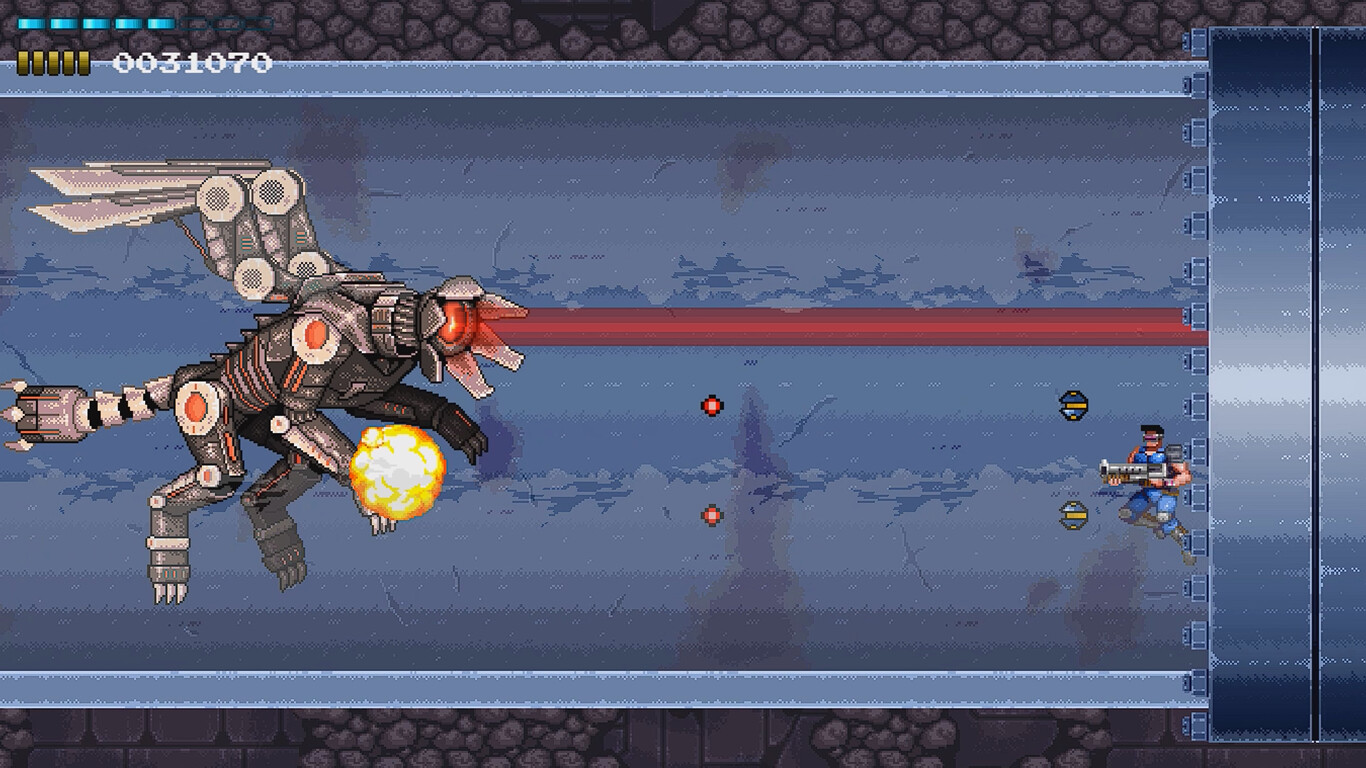Click the lower red orb projectile

711,515
